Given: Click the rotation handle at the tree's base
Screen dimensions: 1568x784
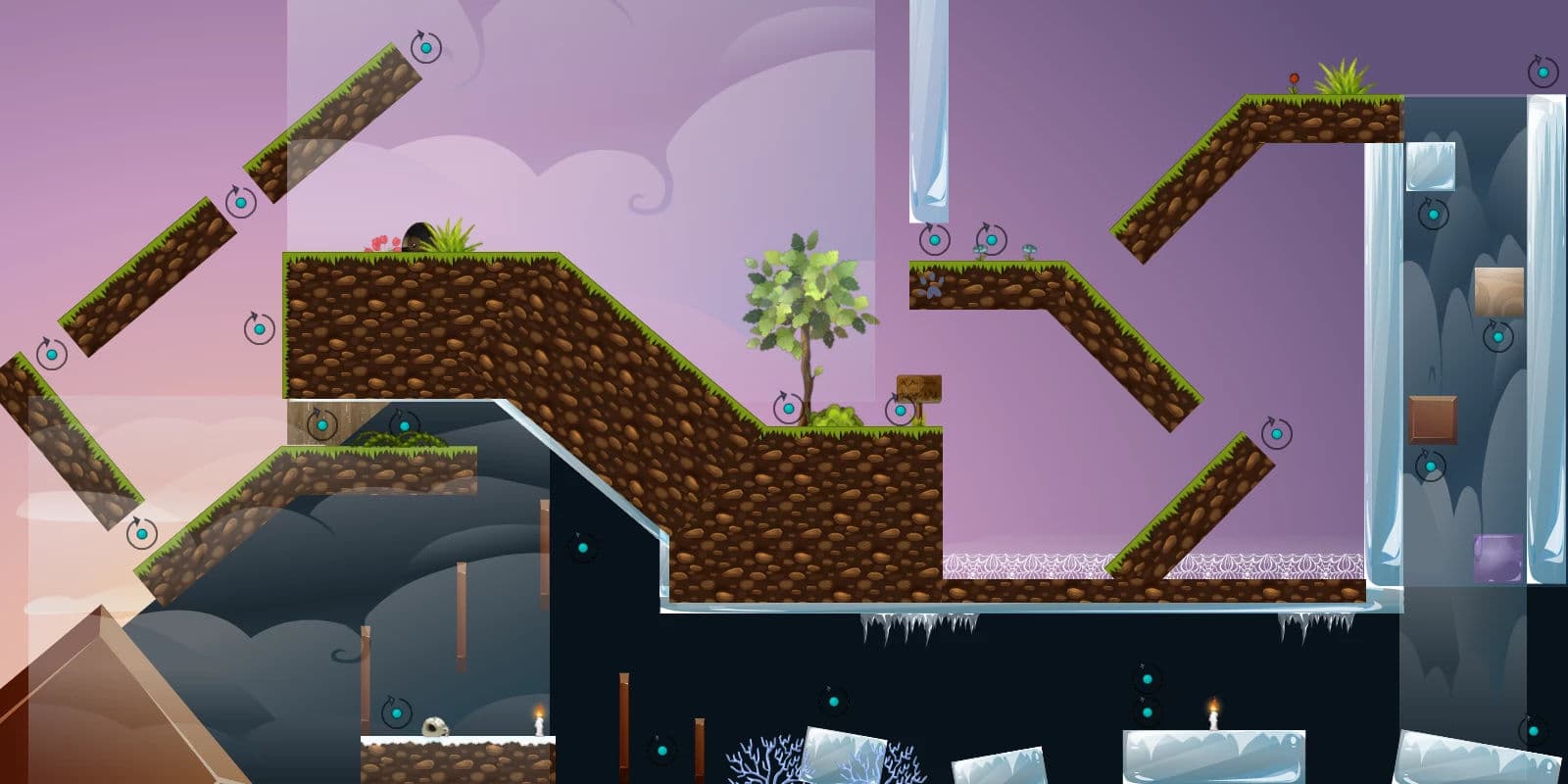Looking at the screenshot, I should pyautogui.click(x=788, y=409).
